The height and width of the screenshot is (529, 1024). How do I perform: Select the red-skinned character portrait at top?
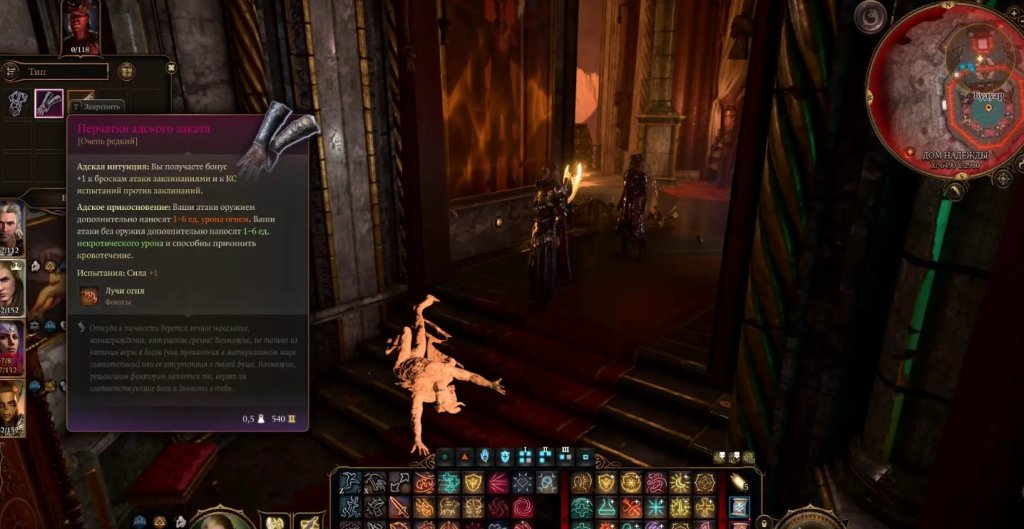(x=80, y=22)
